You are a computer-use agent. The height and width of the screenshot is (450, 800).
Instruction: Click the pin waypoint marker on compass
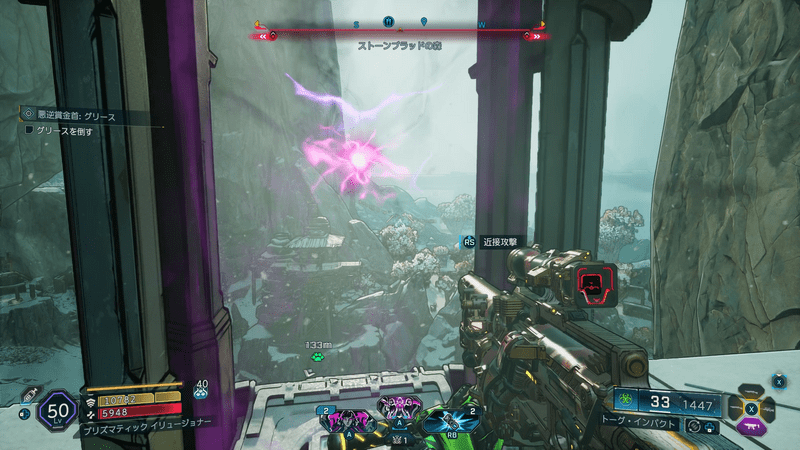pyautogui.click(x=422, y=21)
